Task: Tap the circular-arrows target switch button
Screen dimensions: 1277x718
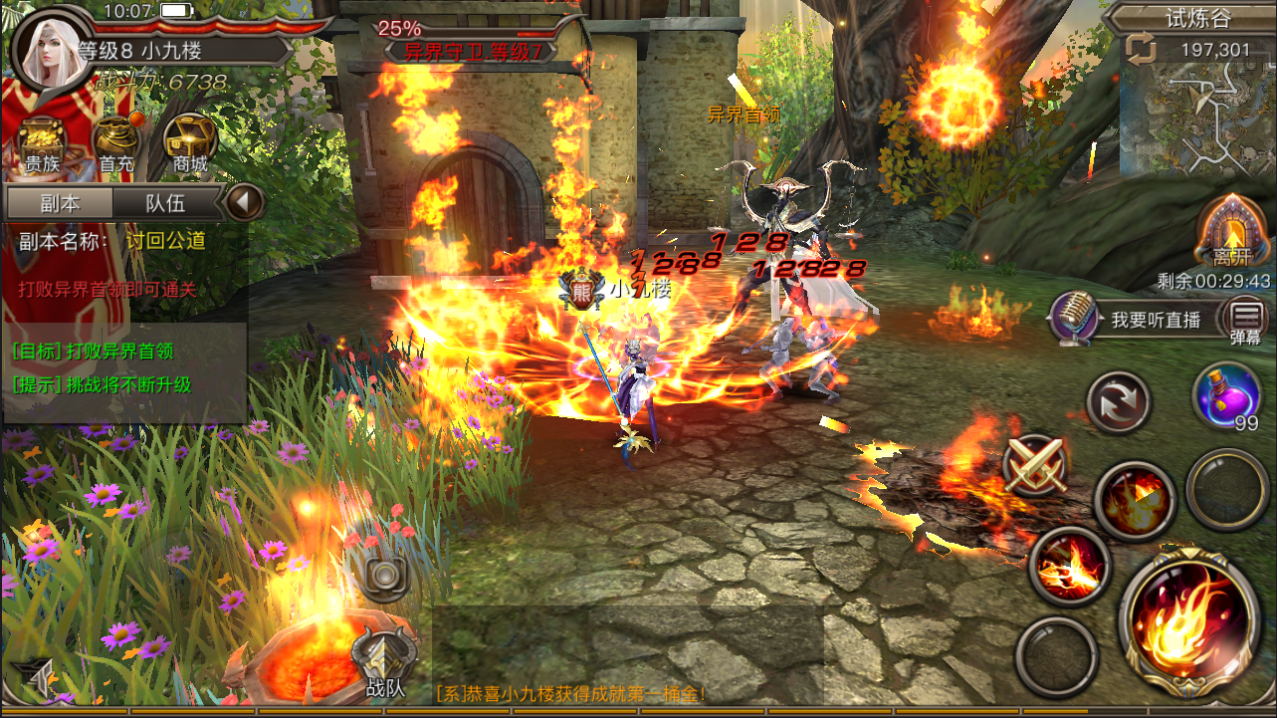Action: click(1118, 402)
